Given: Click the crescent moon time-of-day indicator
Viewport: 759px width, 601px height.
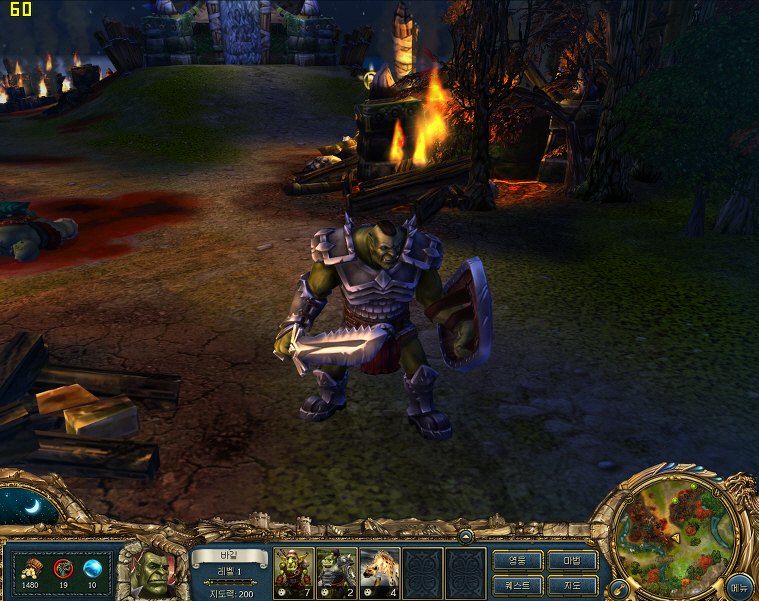Looking at the screenshot, I should coord(29,507).
